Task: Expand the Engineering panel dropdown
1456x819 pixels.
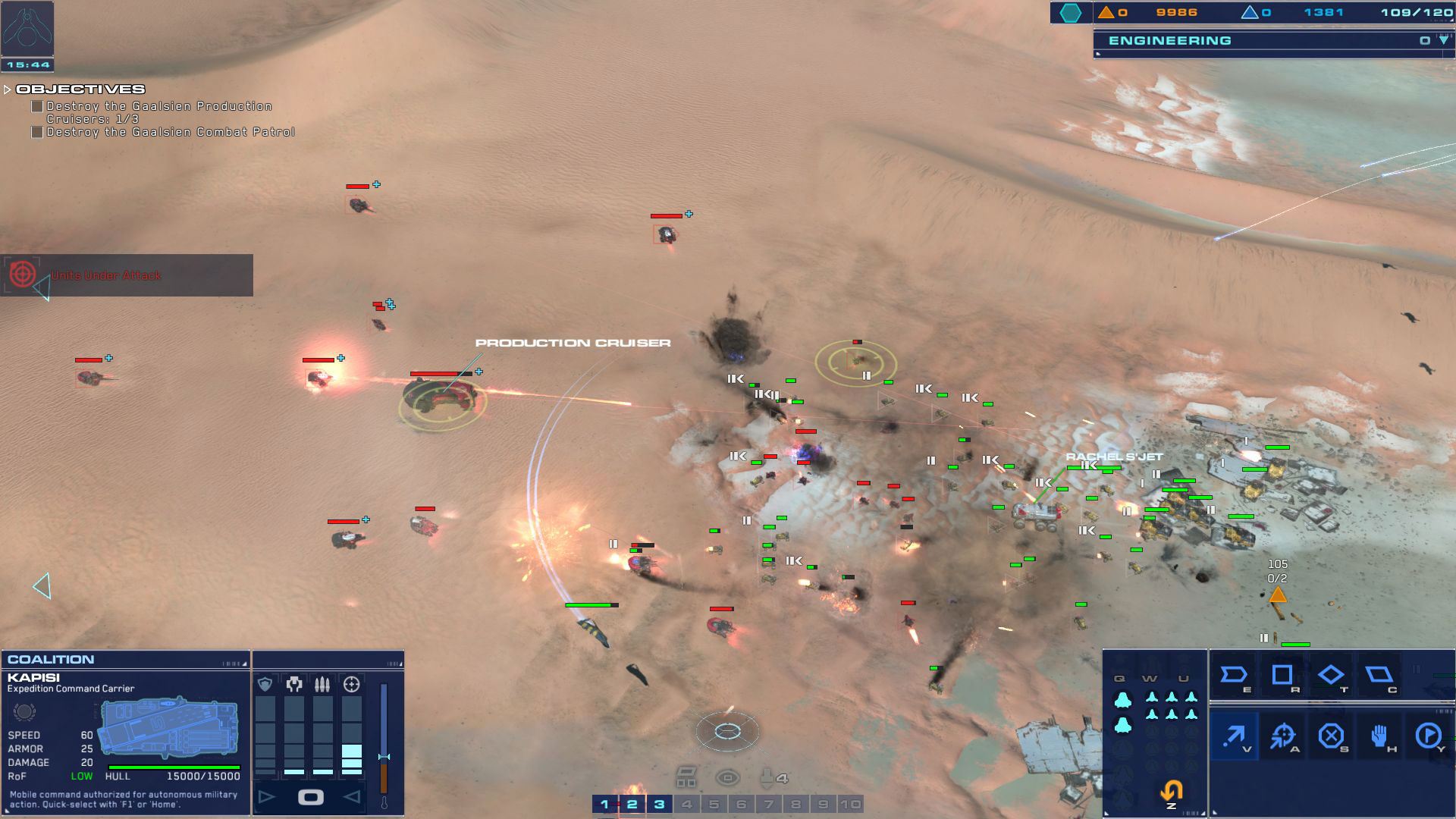Action: [x=1443, y=40]
